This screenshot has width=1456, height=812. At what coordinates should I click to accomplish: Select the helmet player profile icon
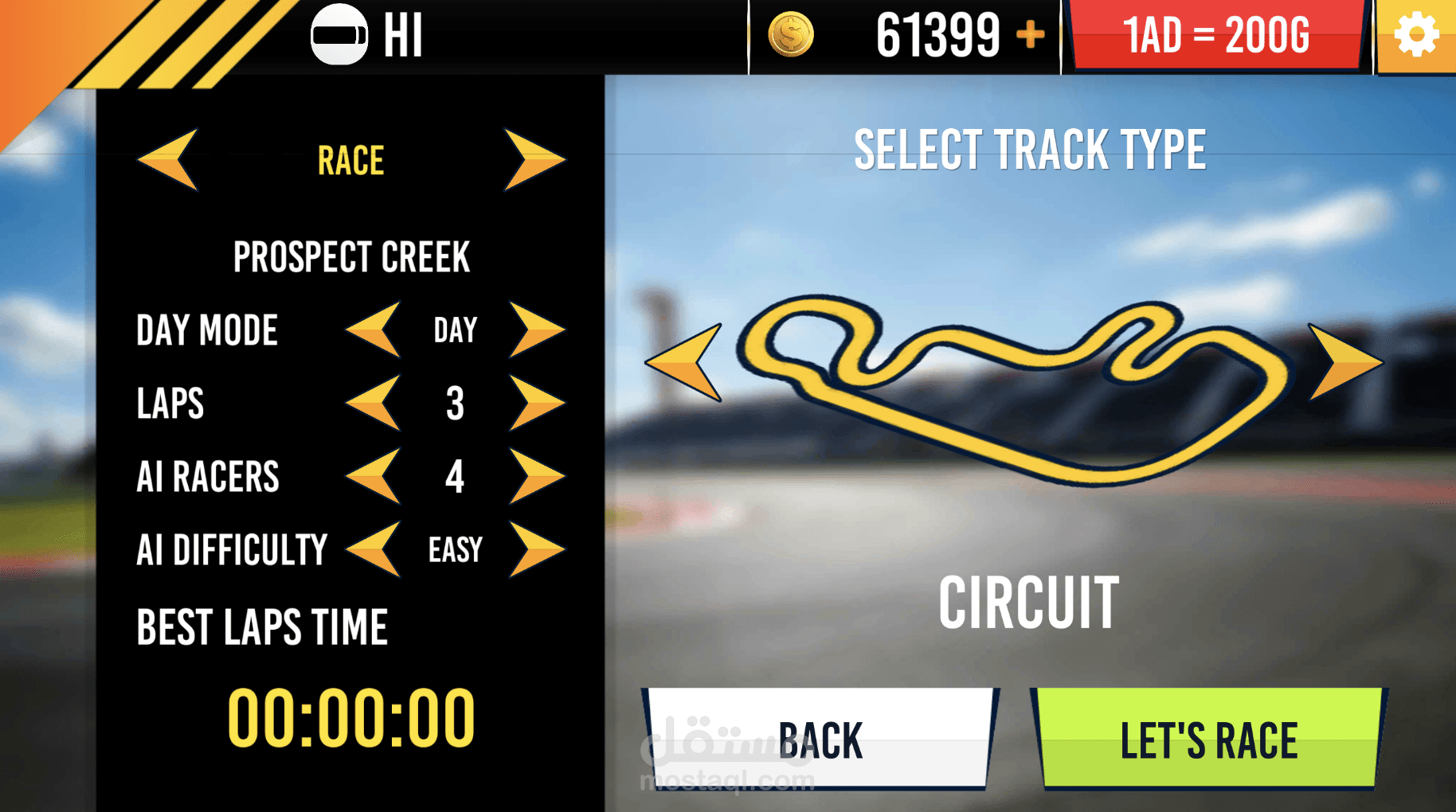click(x=339, y=35)
